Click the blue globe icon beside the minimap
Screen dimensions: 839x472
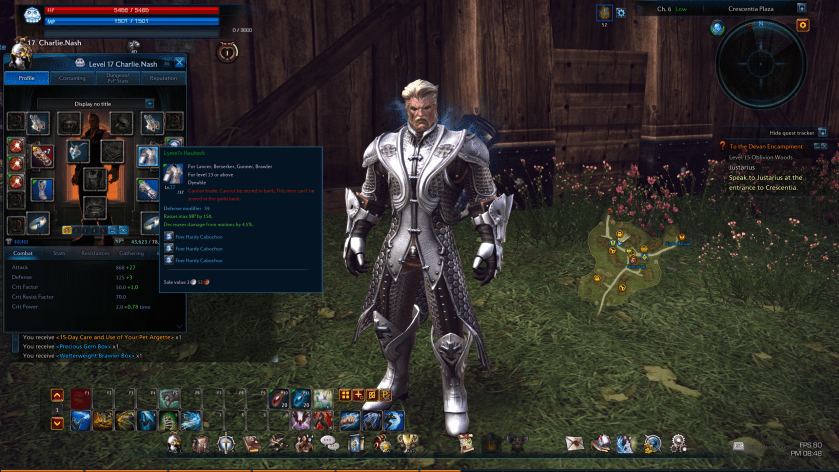717,27
